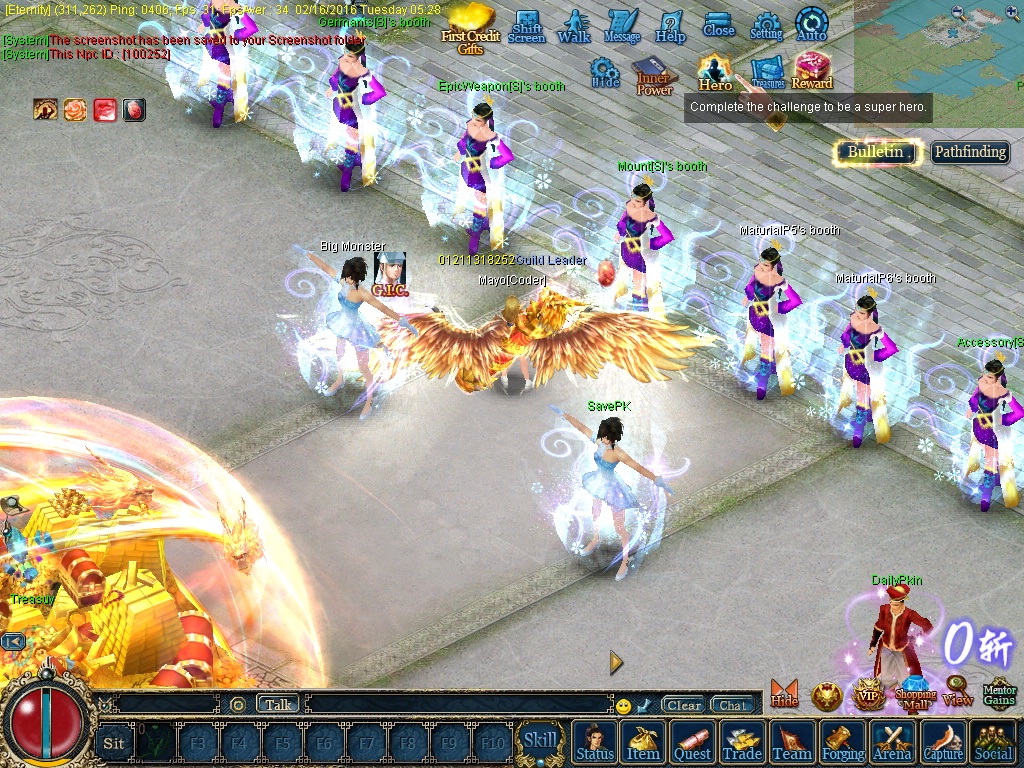This screenshot has width=1024, height=768.
Task: Activate the Auto function
Action: 811,26
